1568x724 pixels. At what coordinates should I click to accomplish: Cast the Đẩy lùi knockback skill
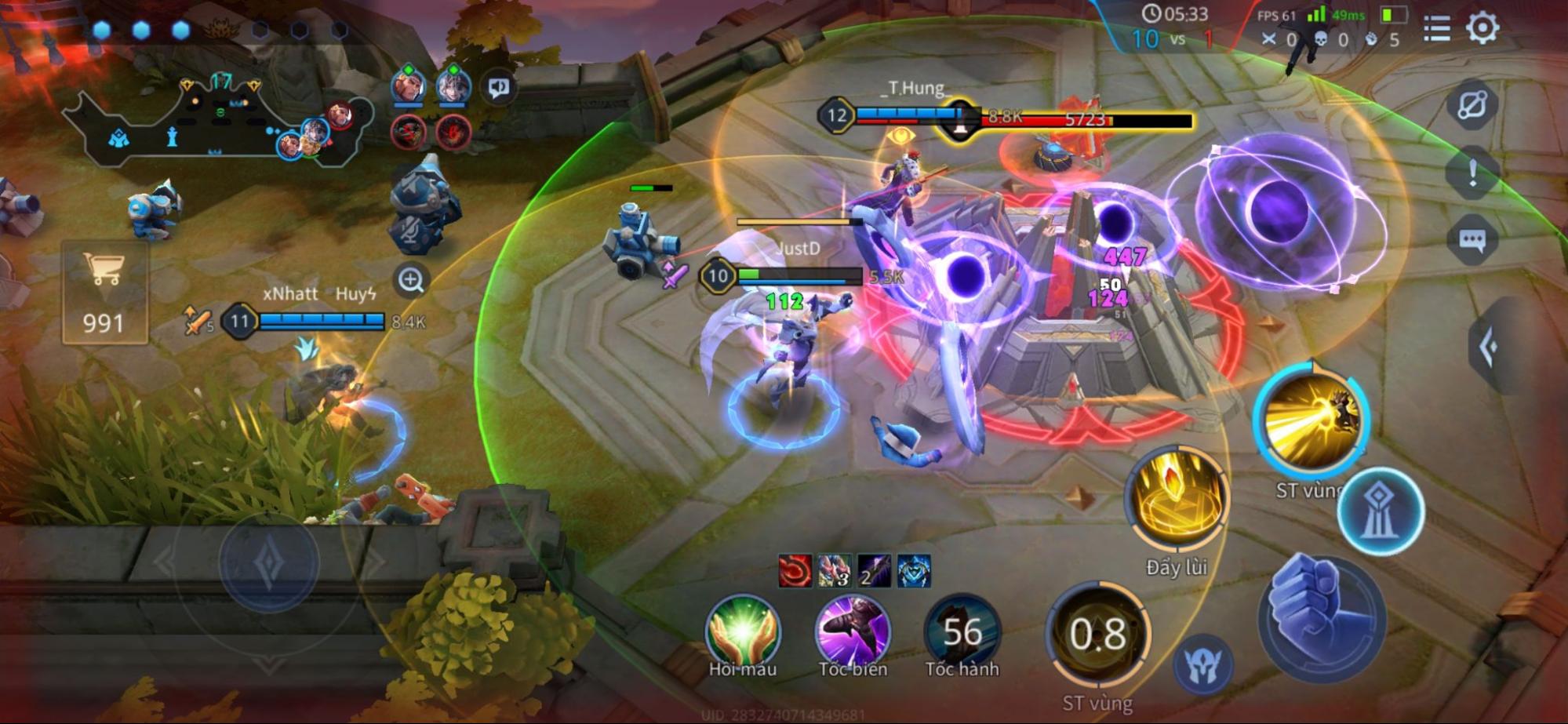1176,499
